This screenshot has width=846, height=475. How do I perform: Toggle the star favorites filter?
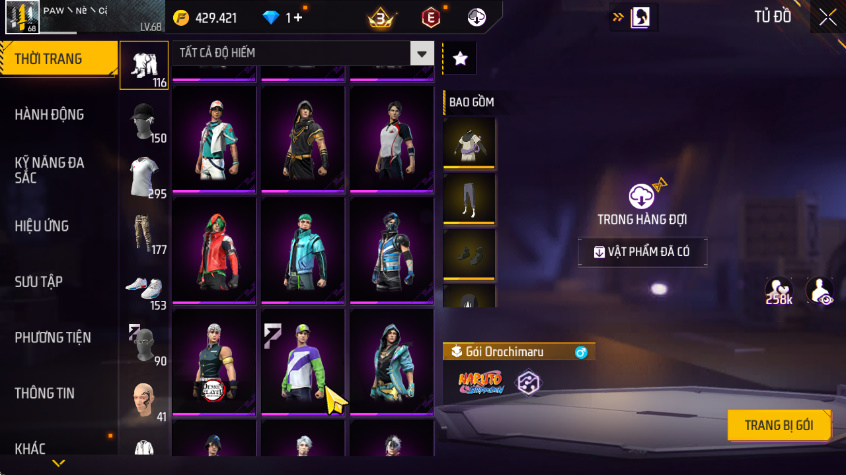click(460, 59)
